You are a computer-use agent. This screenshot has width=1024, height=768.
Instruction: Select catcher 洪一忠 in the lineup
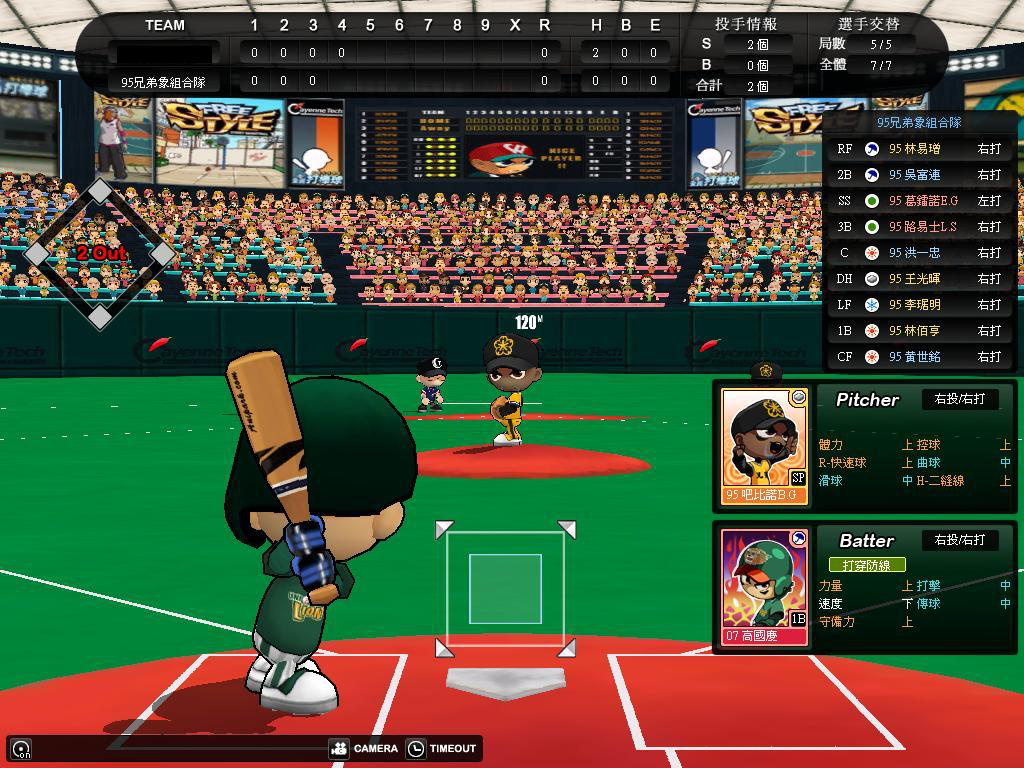pyautogui.click(x=920, y=253)
